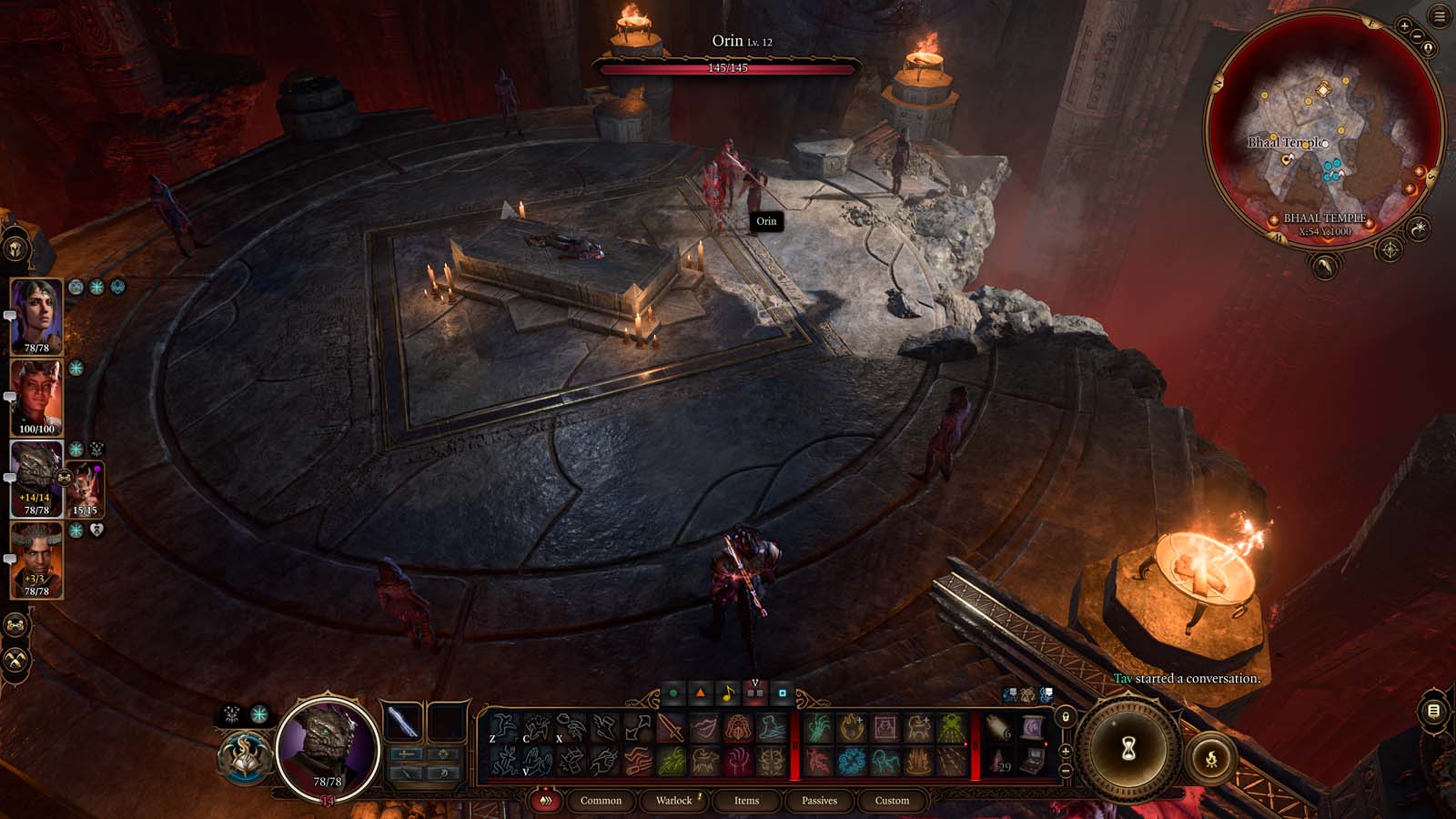Toggle the green non-lethal attack indicator
This screenshot has width=1456, height=819.
click(672, 692)
